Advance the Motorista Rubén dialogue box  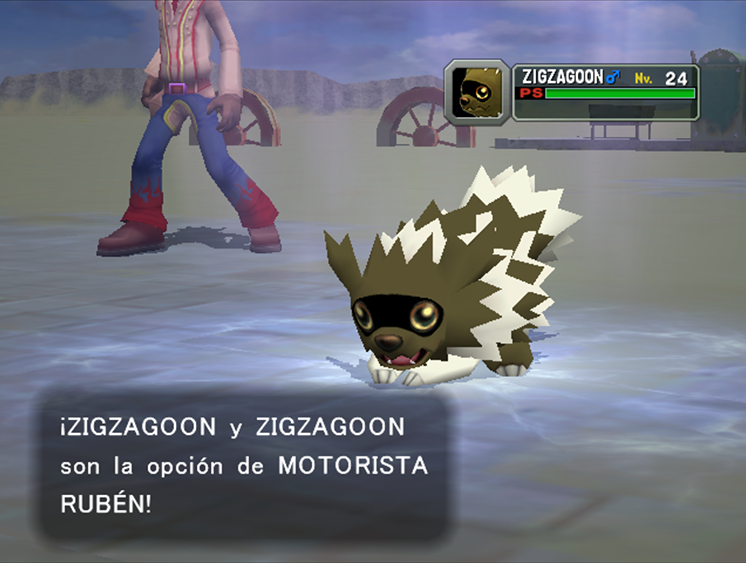point(244,465)
